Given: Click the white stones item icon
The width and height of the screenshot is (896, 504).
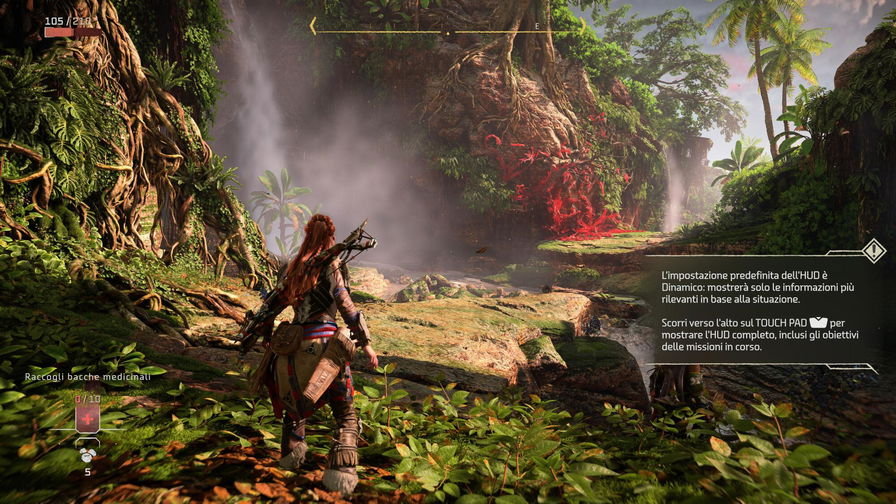Looking at the screenshot, I should click(88, 453).
